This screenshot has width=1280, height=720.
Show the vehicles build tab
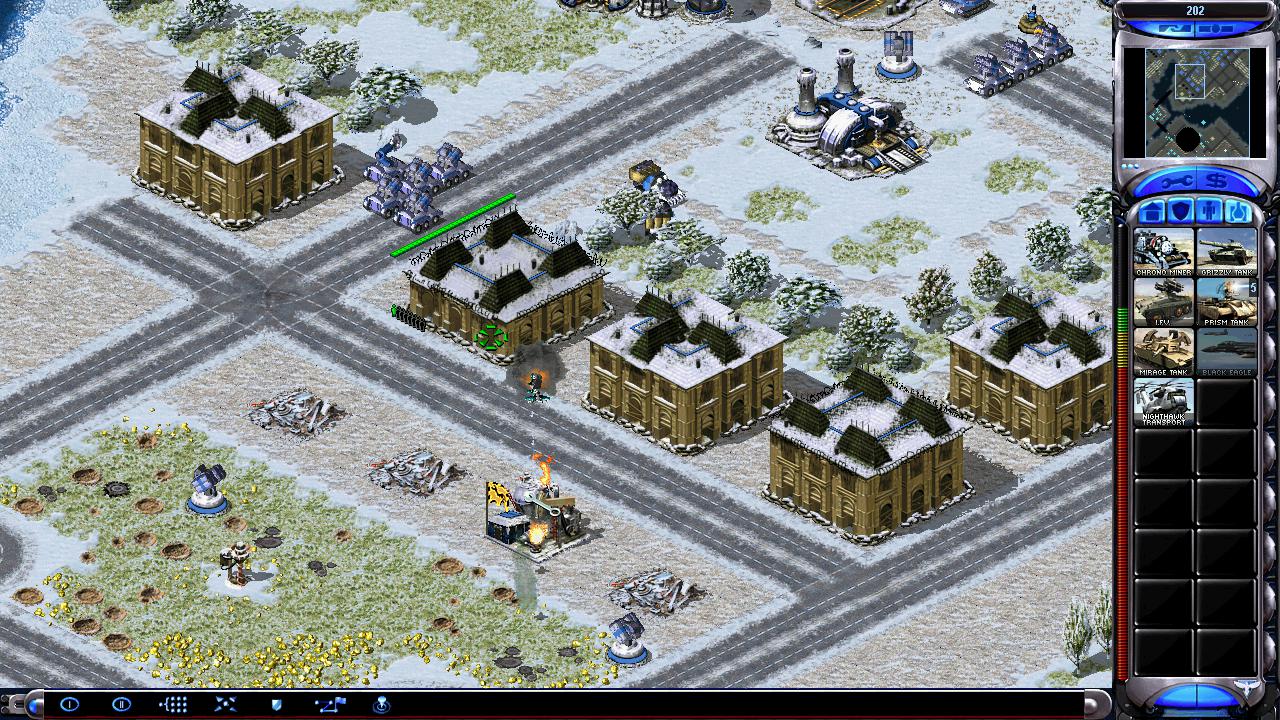(1238, 212)
